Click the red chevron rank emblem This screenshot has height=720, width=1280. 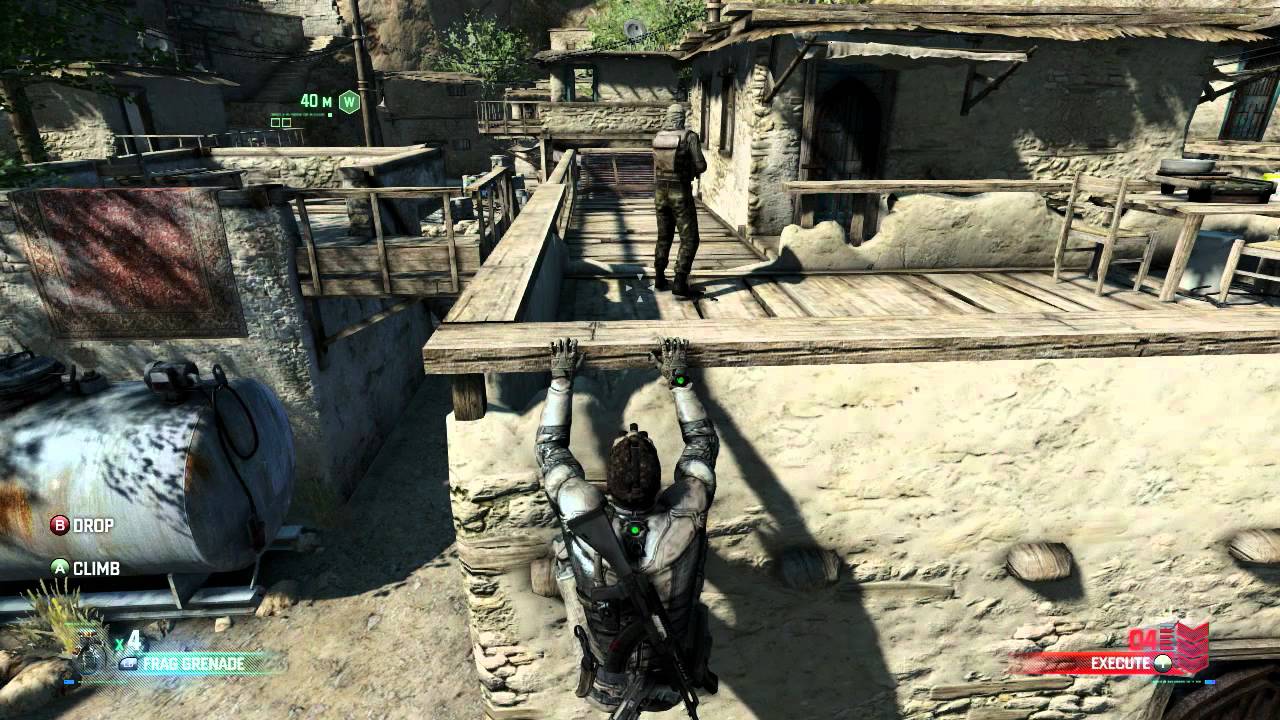tap(1193, 646)
